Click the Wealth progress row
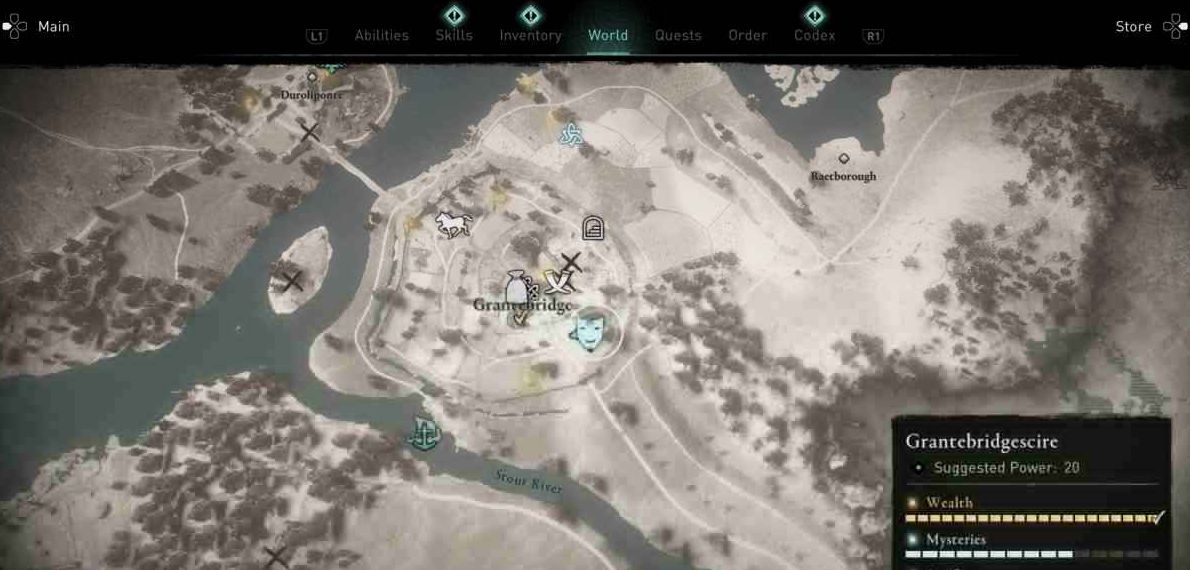 coord(1032,511)
